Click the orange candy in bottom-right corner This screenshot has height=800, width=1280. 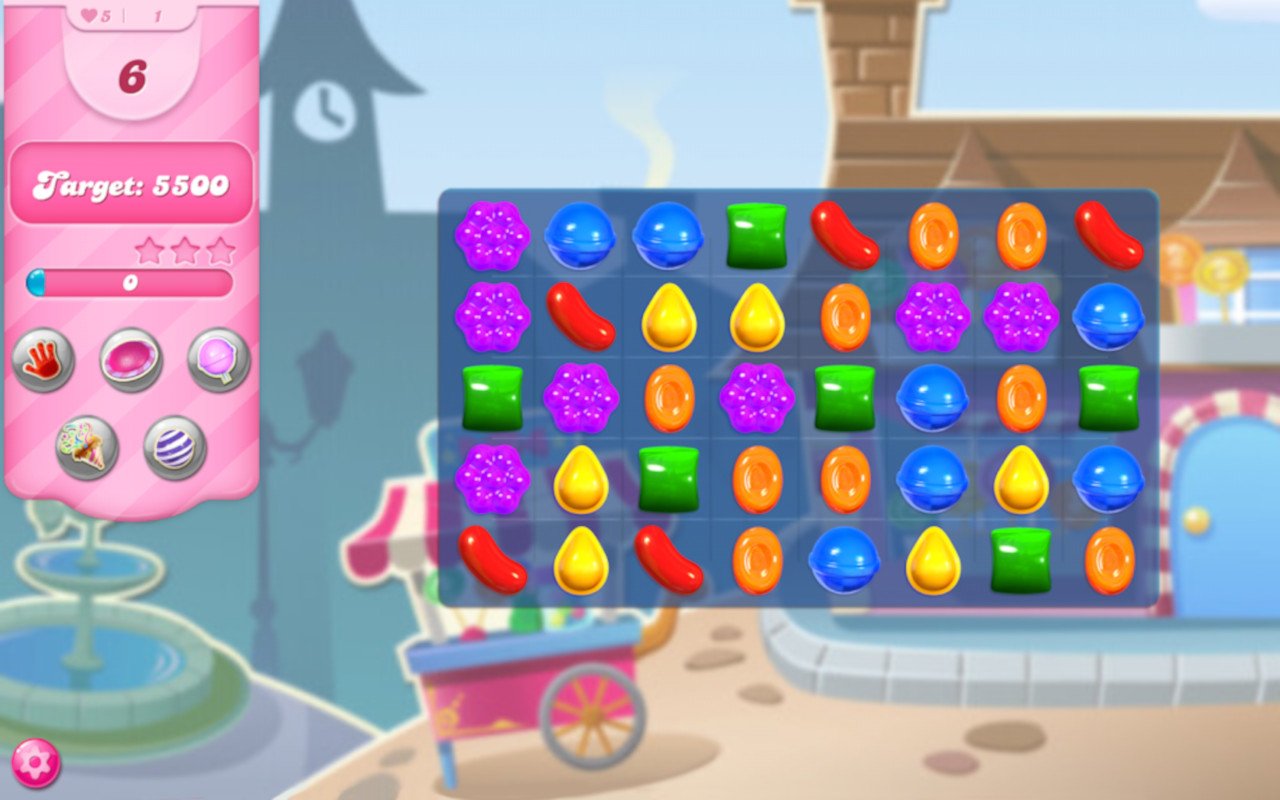click(1109, 560)
